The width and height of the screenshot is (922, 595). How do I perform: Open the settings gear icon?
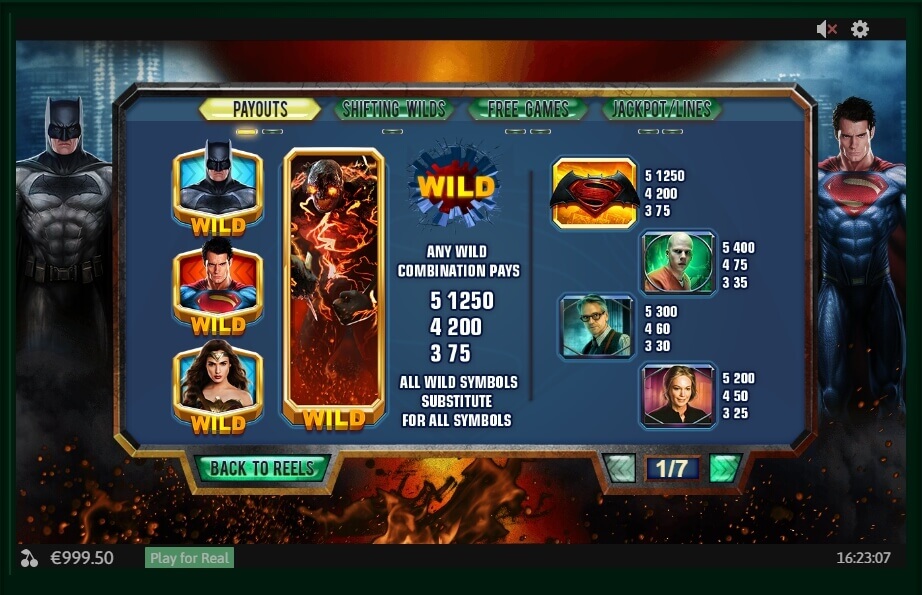pyautogui.click(x=860, y=30)
